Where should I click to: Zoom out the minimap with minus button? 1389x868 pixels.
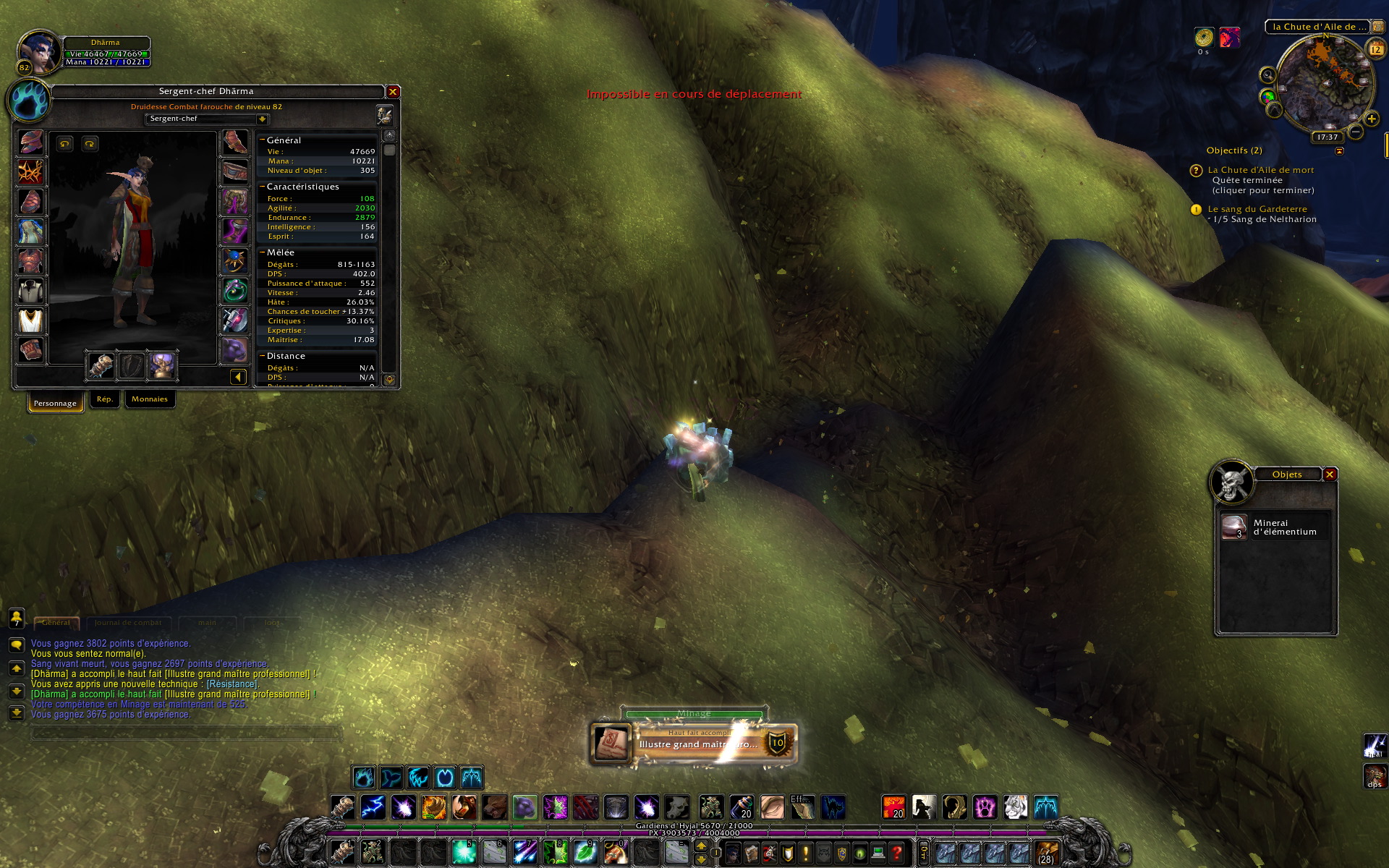[x=1356, y=132]
